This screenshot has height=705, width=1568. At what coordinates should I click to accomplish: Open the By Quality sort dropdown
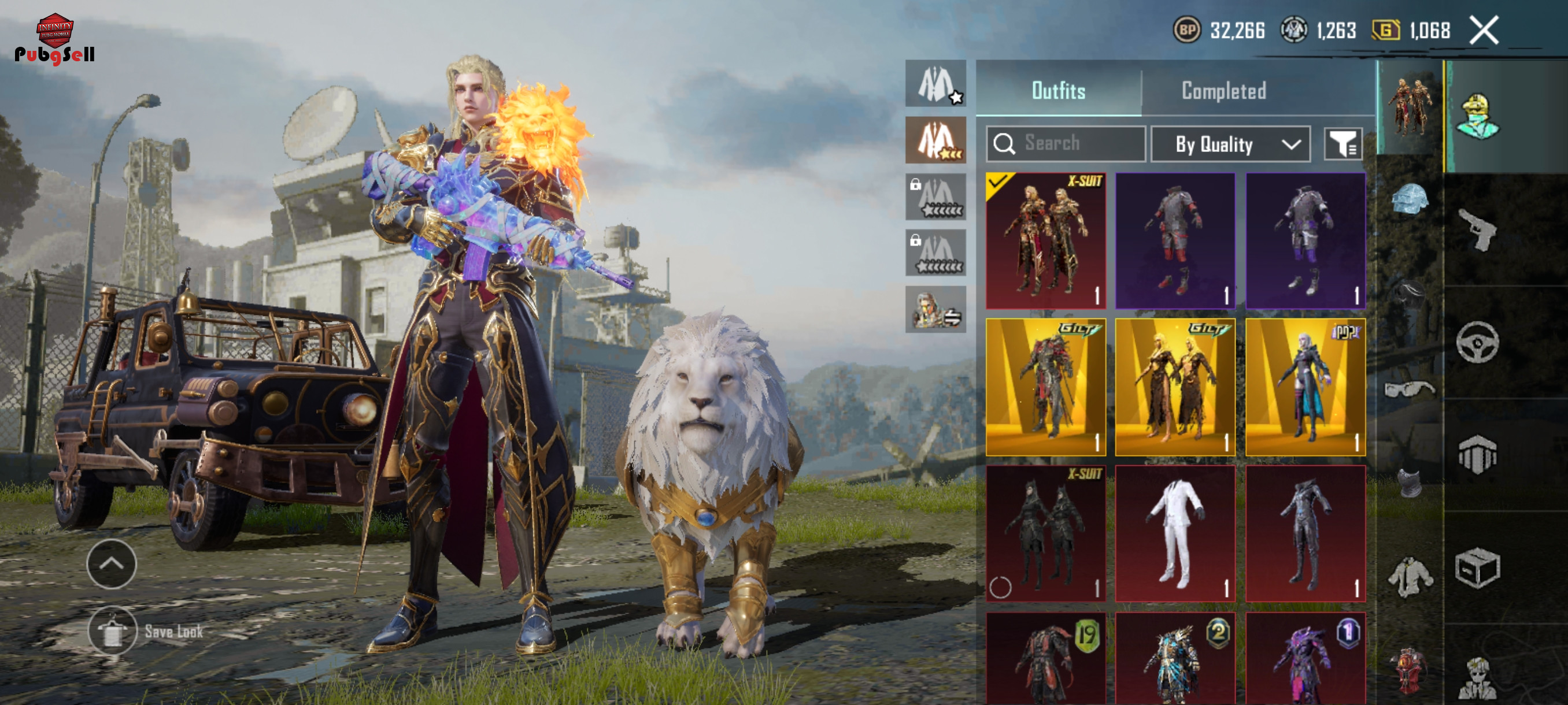pyautogui.click(x=1230, y=144)
